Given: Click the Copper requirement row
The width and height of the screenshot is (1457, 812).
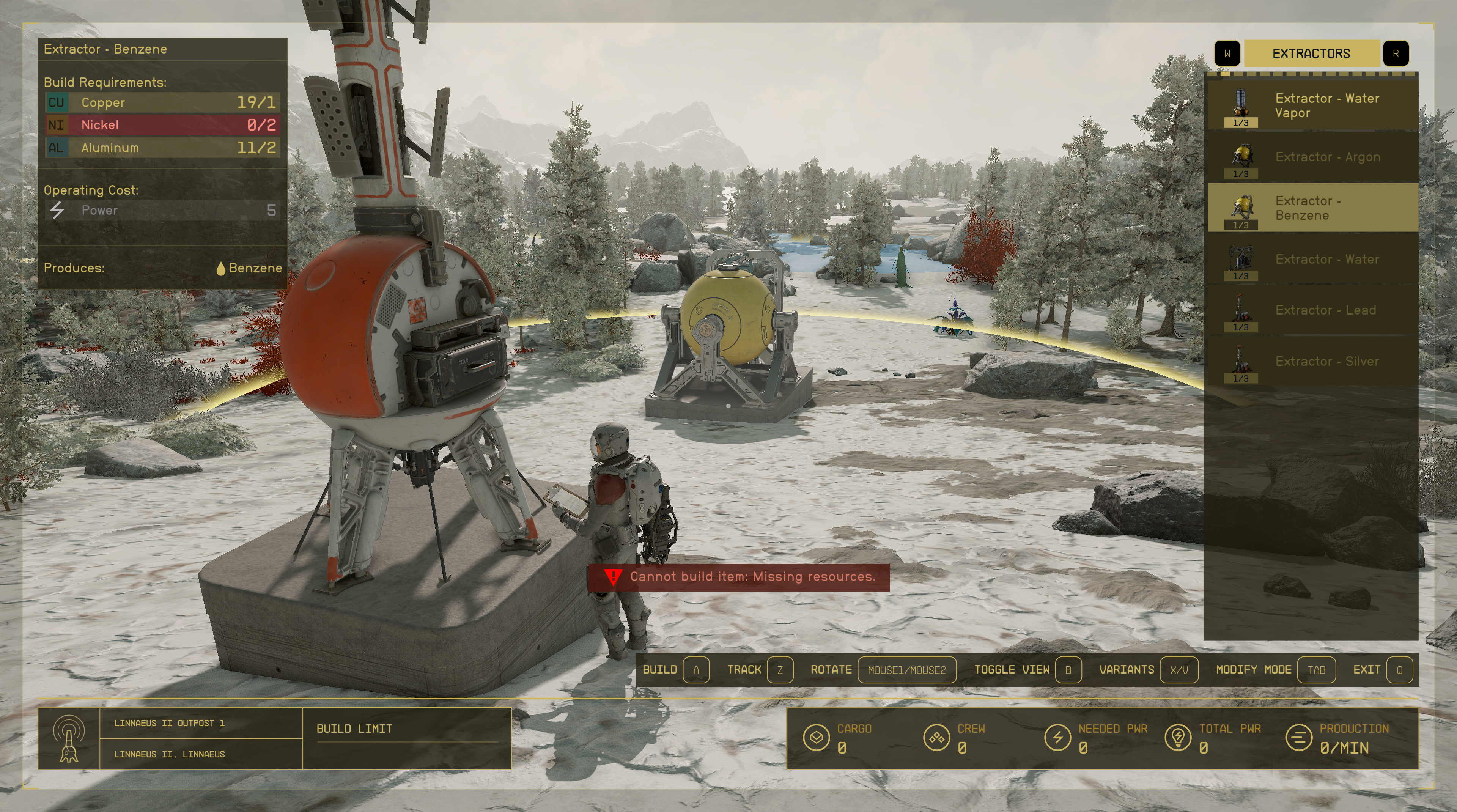Looking at the screenshot, I should tap(162, 102).
